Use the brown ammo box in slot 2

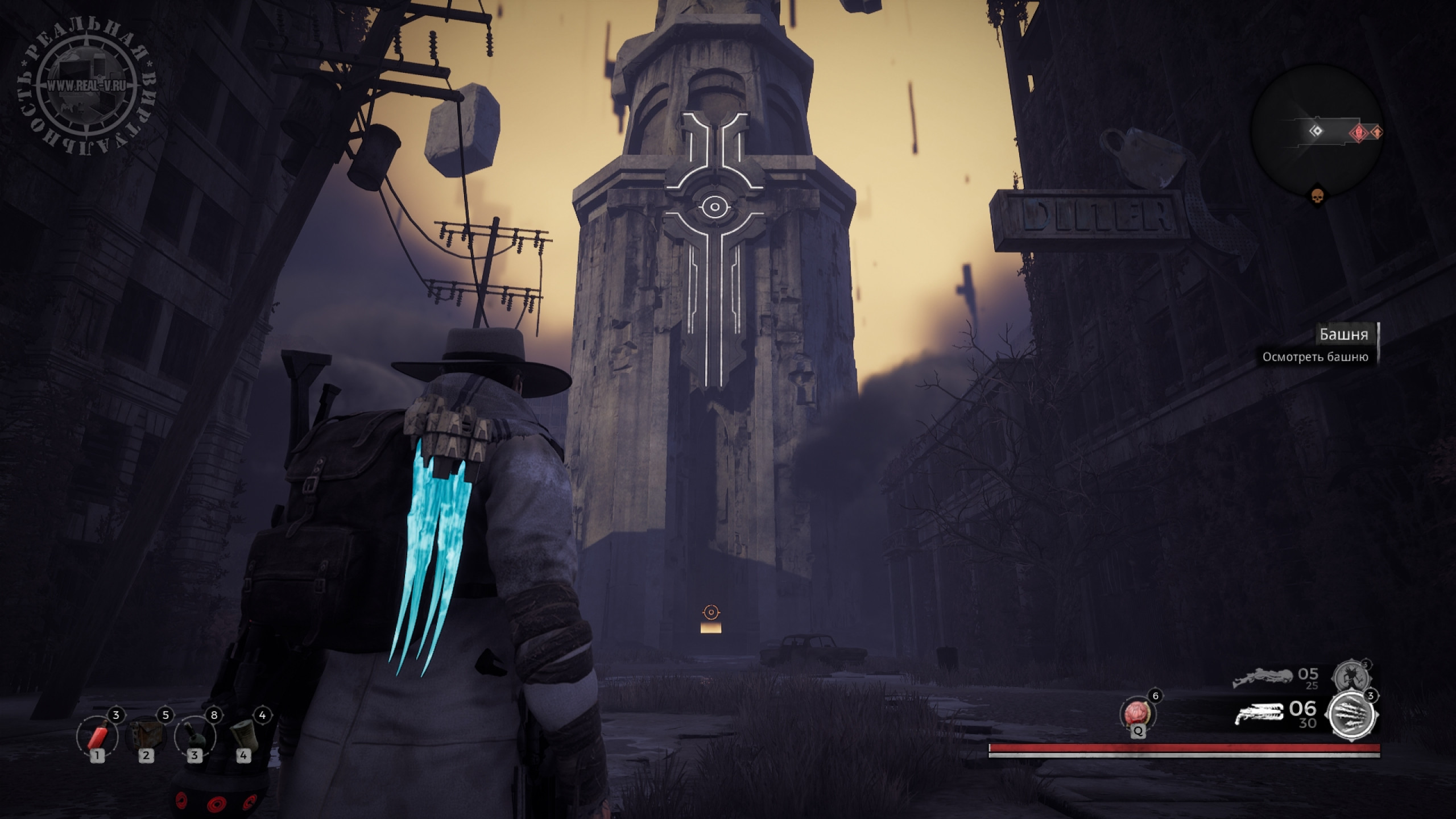click(146, 737)
